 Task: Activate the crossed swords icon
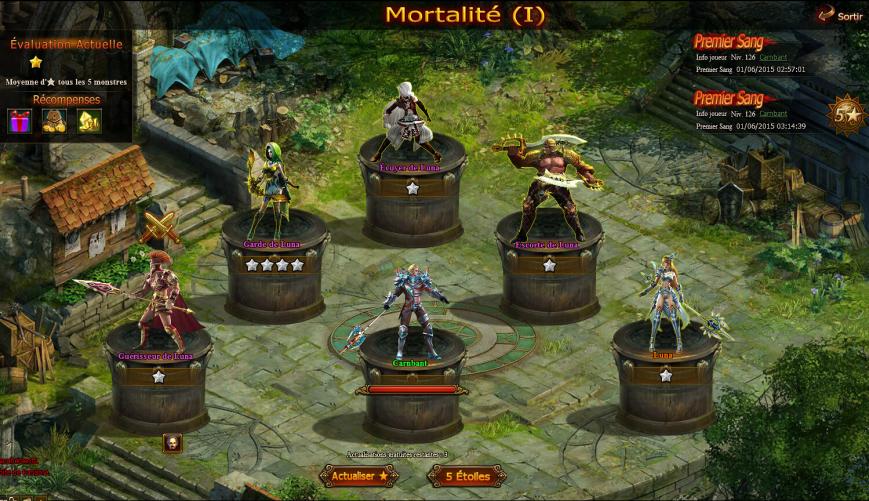point(158,228)
